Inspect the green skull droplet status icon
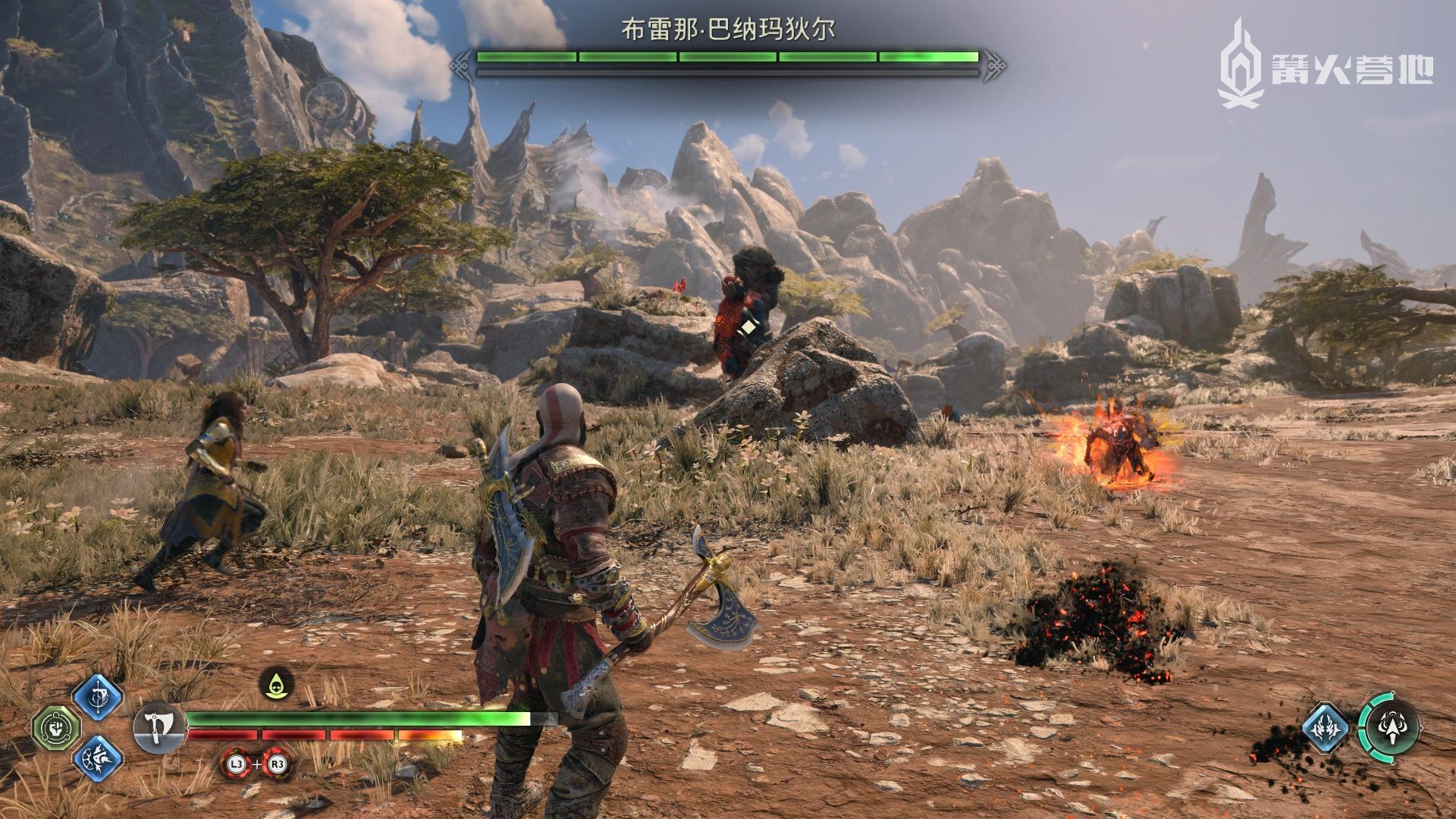This screenshot has height=819, width=1456. [x=278, y=684]
